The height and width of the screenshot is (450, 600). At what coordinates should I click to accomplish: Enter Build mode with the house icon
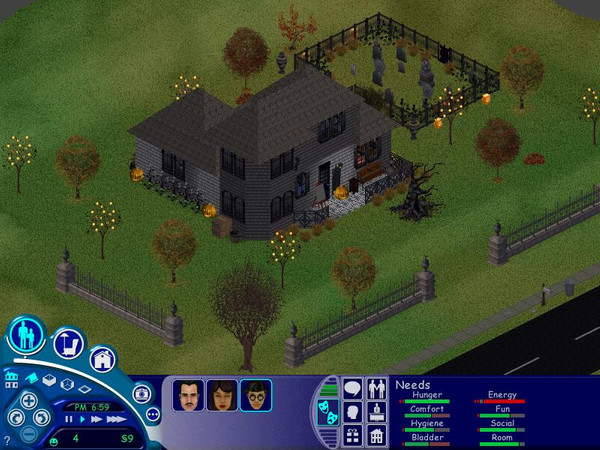tap(102, 359)
